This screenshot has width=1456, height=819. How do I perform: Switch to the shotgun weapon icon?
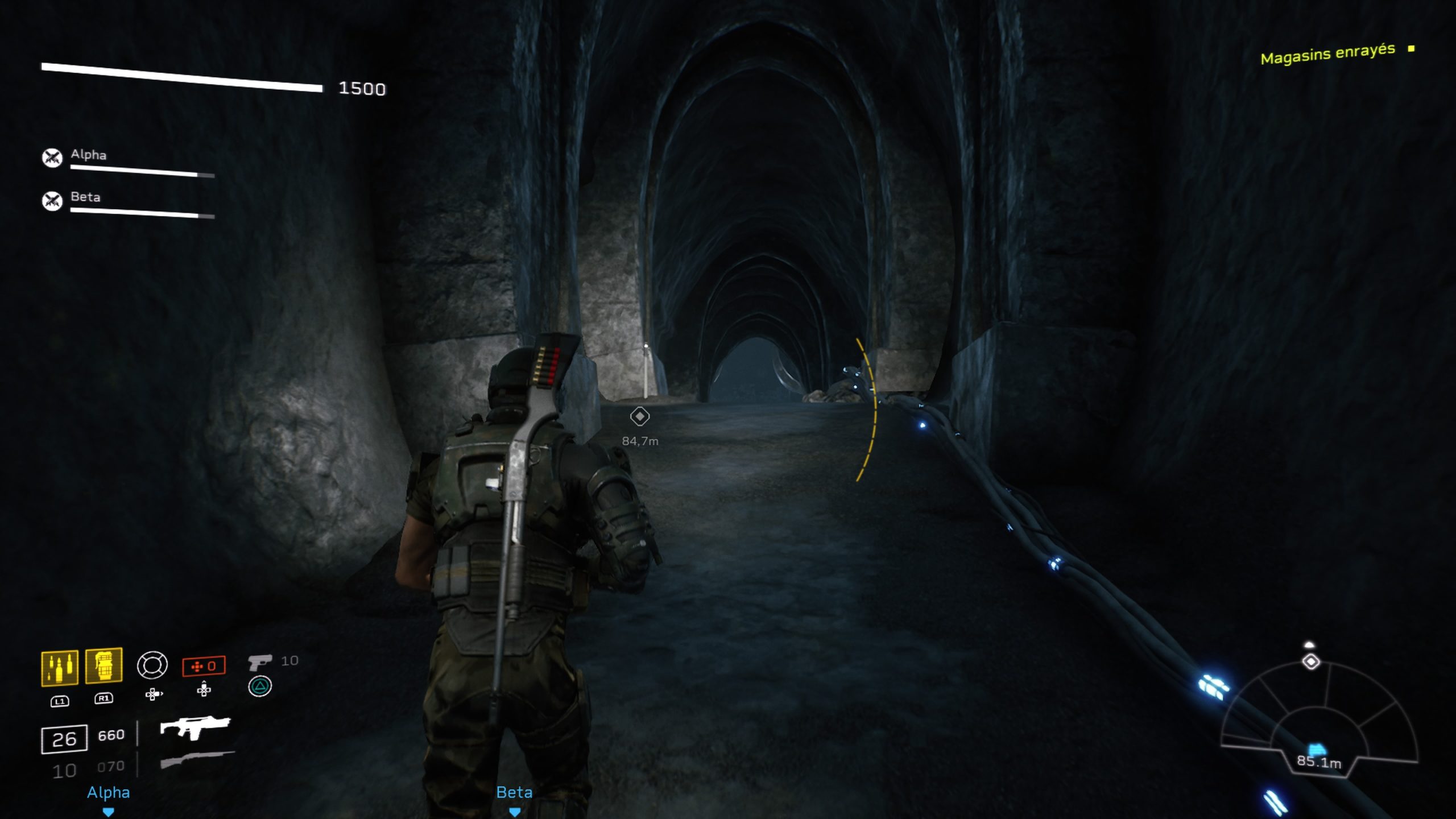tap(197, 759)
